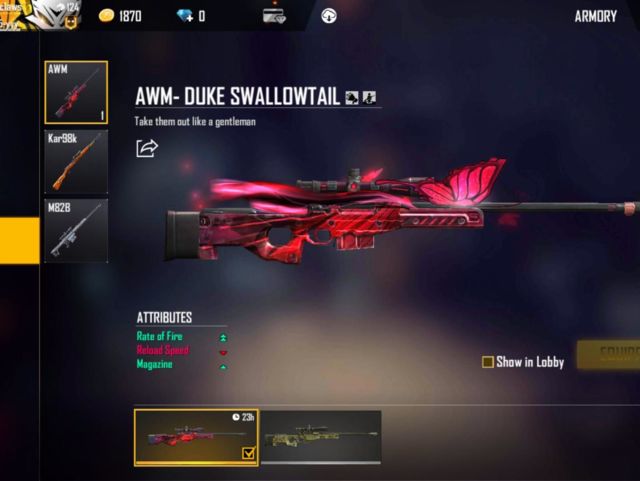Select the yellow side tab on left edge
The image size is (640, 481).
pyautogui.click(x=19, y=240)
